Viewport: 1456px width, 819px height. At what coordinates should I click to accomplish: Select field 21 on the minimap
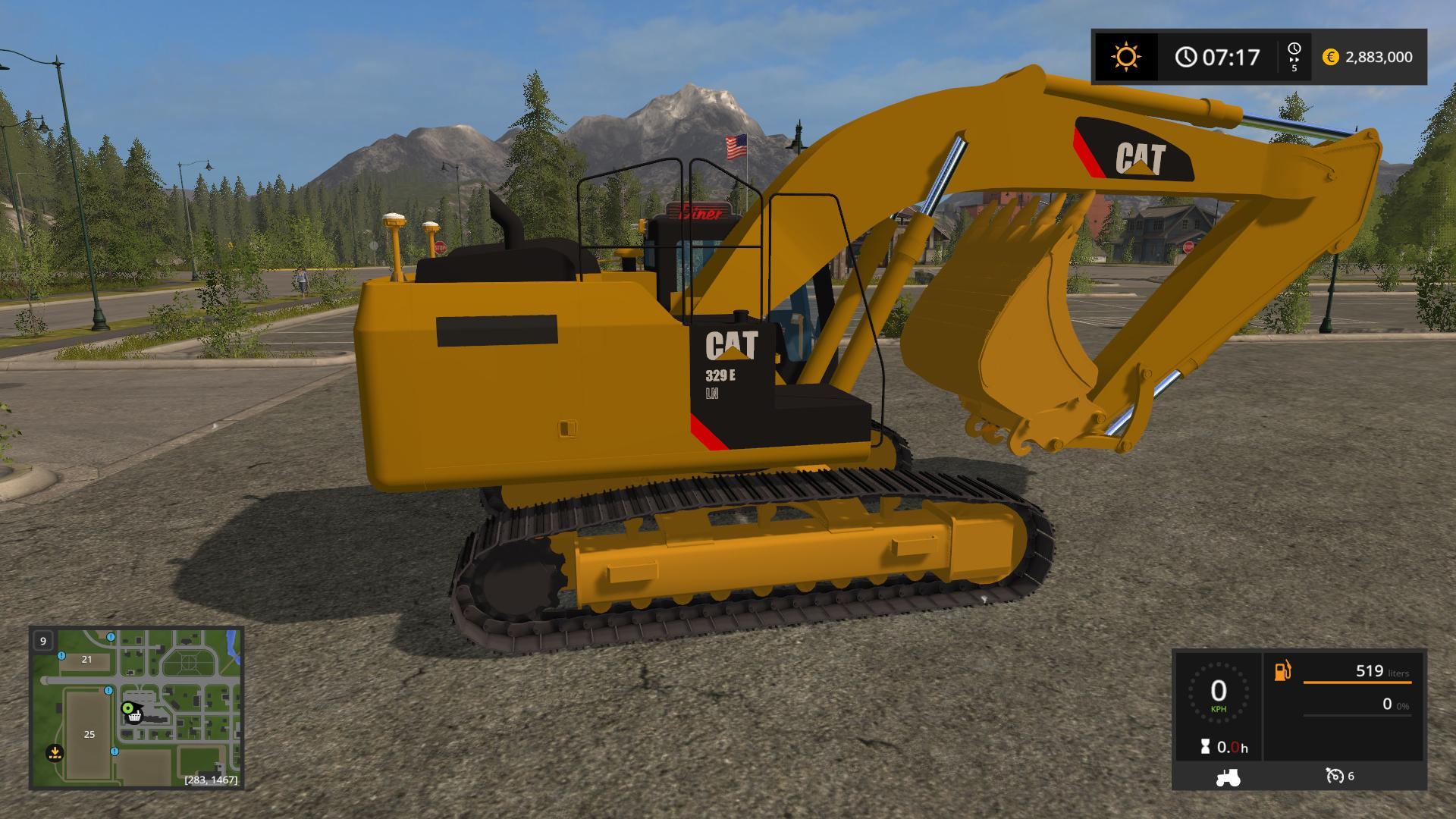point(86,660)
